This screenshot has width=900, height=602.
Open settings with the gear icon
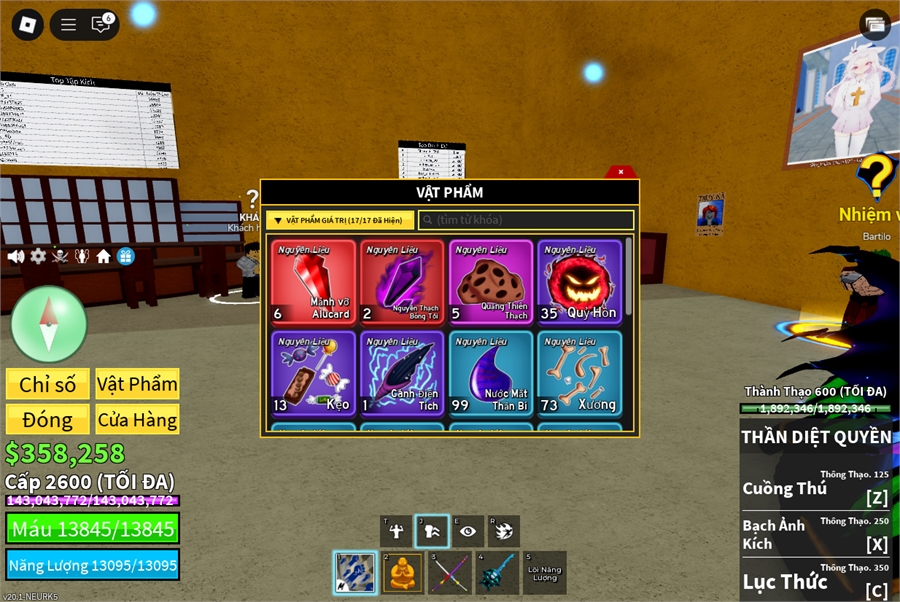click(38, 257)
